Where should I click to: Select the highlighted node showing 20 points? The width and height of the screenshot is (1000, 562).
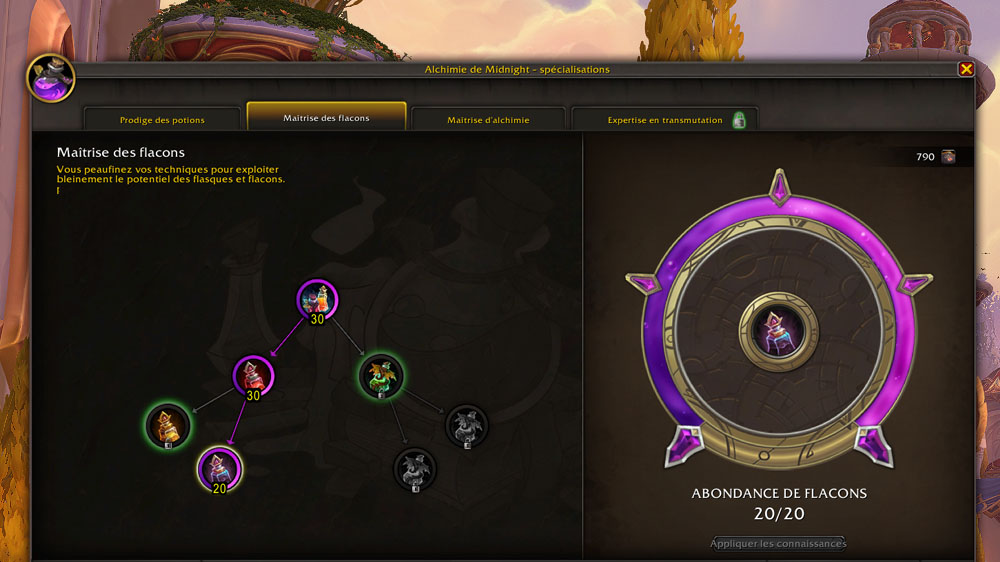click(x=219, y=467)
